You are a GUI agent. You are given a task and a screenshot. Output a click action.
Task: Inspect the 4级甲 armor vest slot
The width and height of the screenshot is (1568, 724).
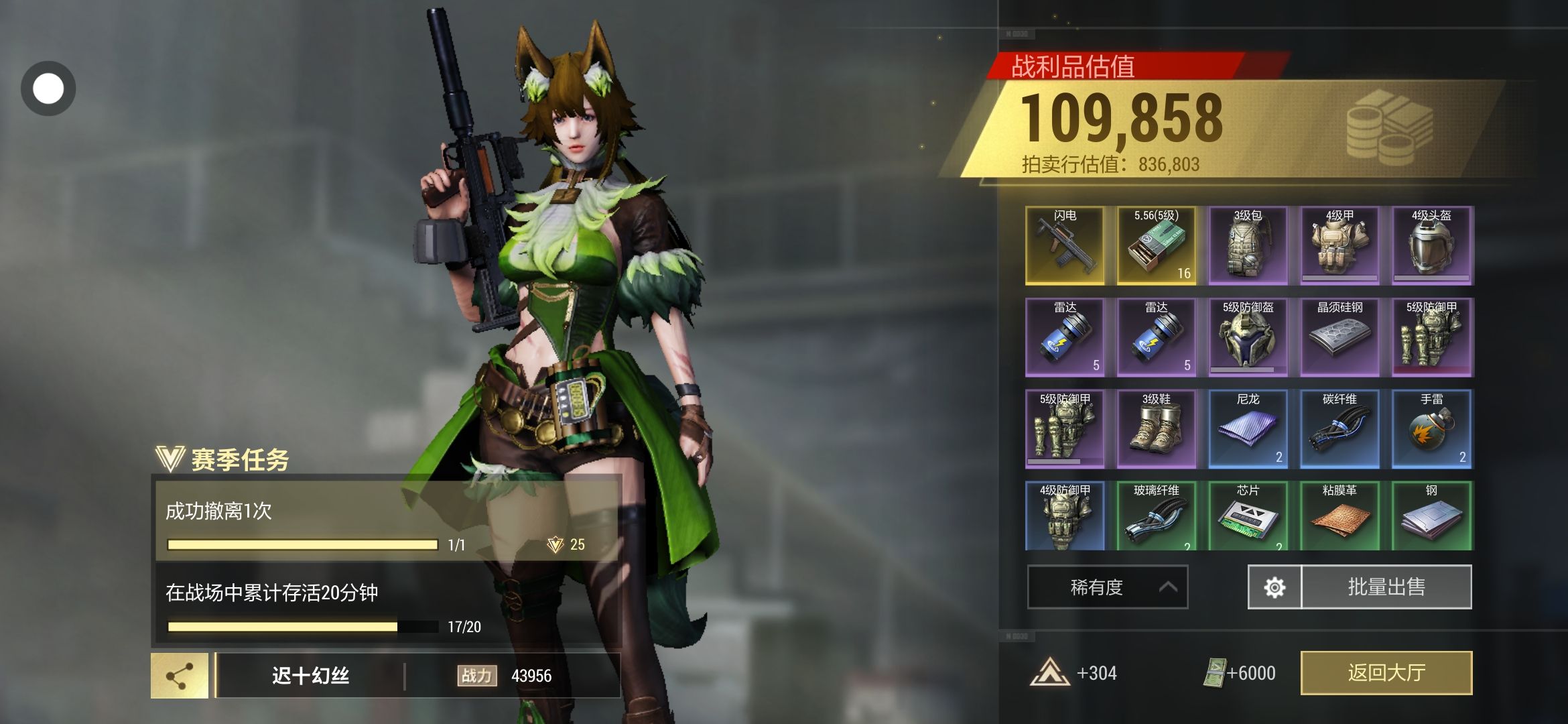pos(1340,245)
